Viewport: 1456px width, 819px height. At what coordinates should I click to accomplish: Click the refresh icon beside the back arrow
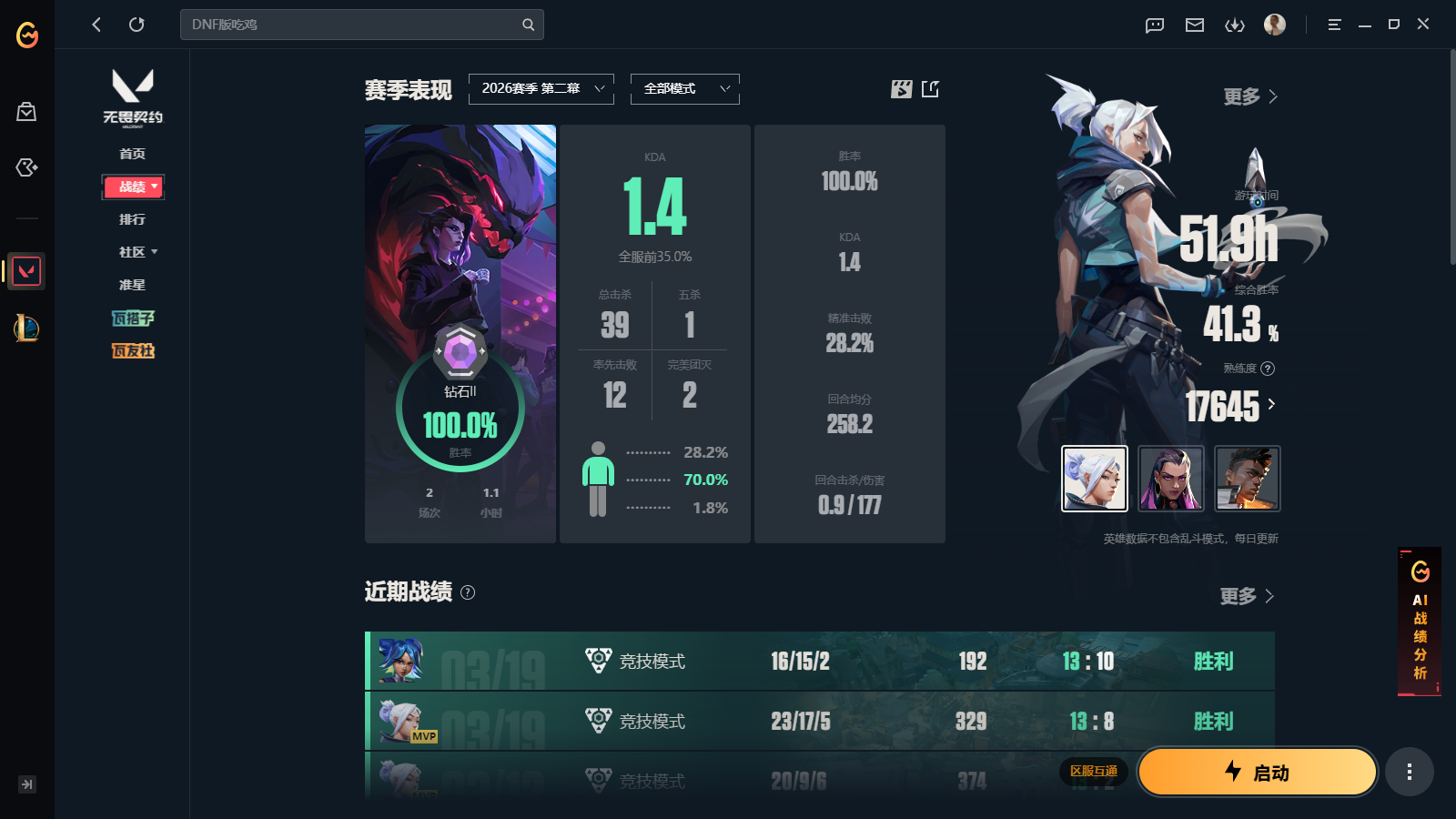pyautogui.click(x=136, y=25)
